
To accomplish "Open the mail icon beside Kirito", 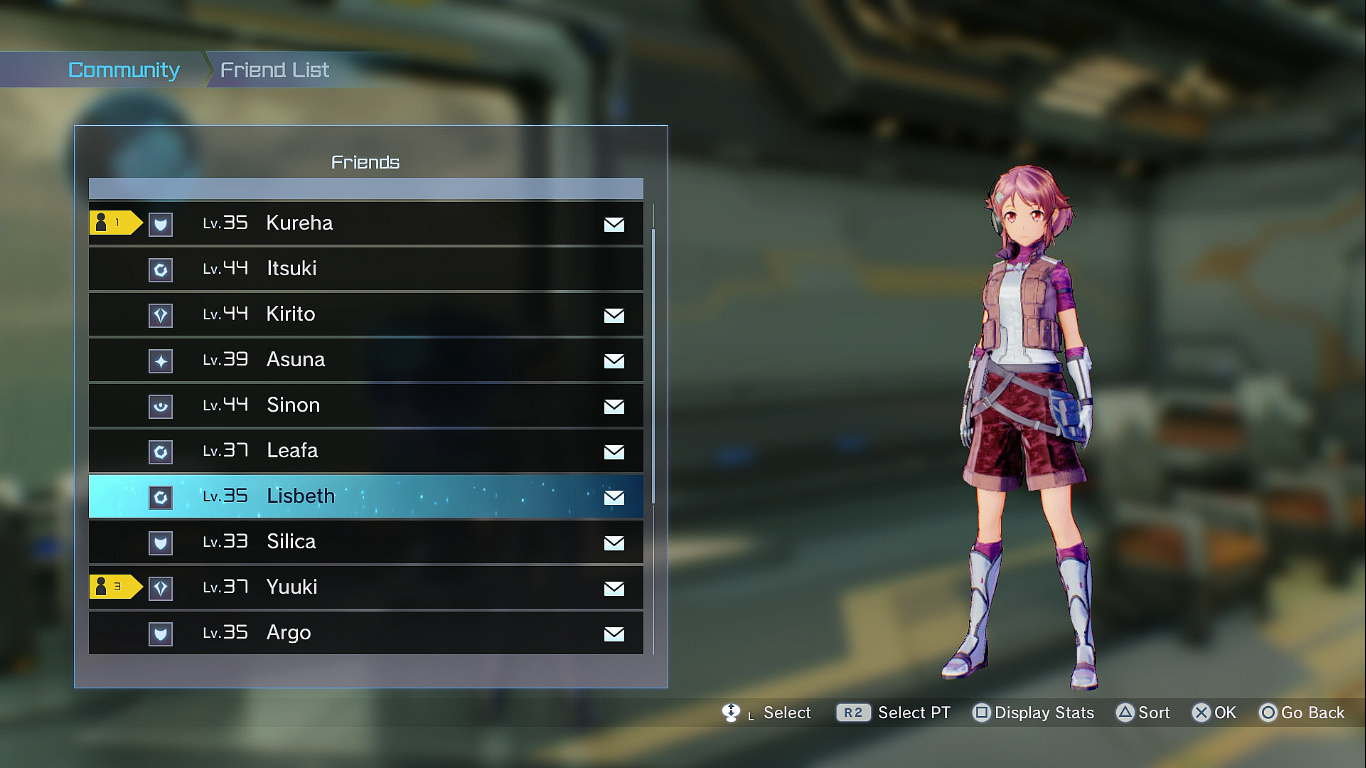I will (x=614, y=316).
